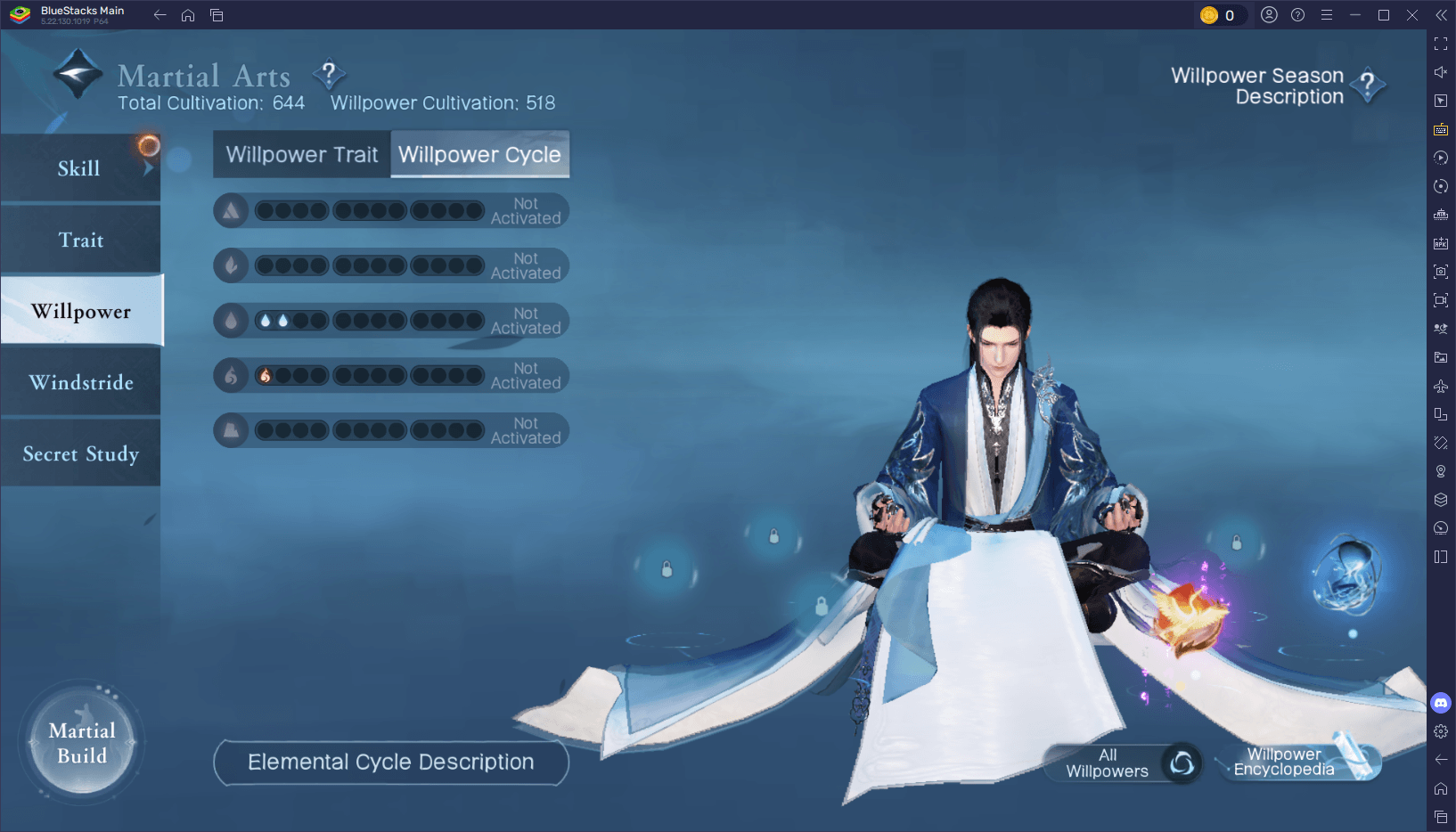Image resolution: width=1456 pixels, height=832 pixels.
Task: Open the Martial Arts help question mark
Action: click(x=330, y=75)
